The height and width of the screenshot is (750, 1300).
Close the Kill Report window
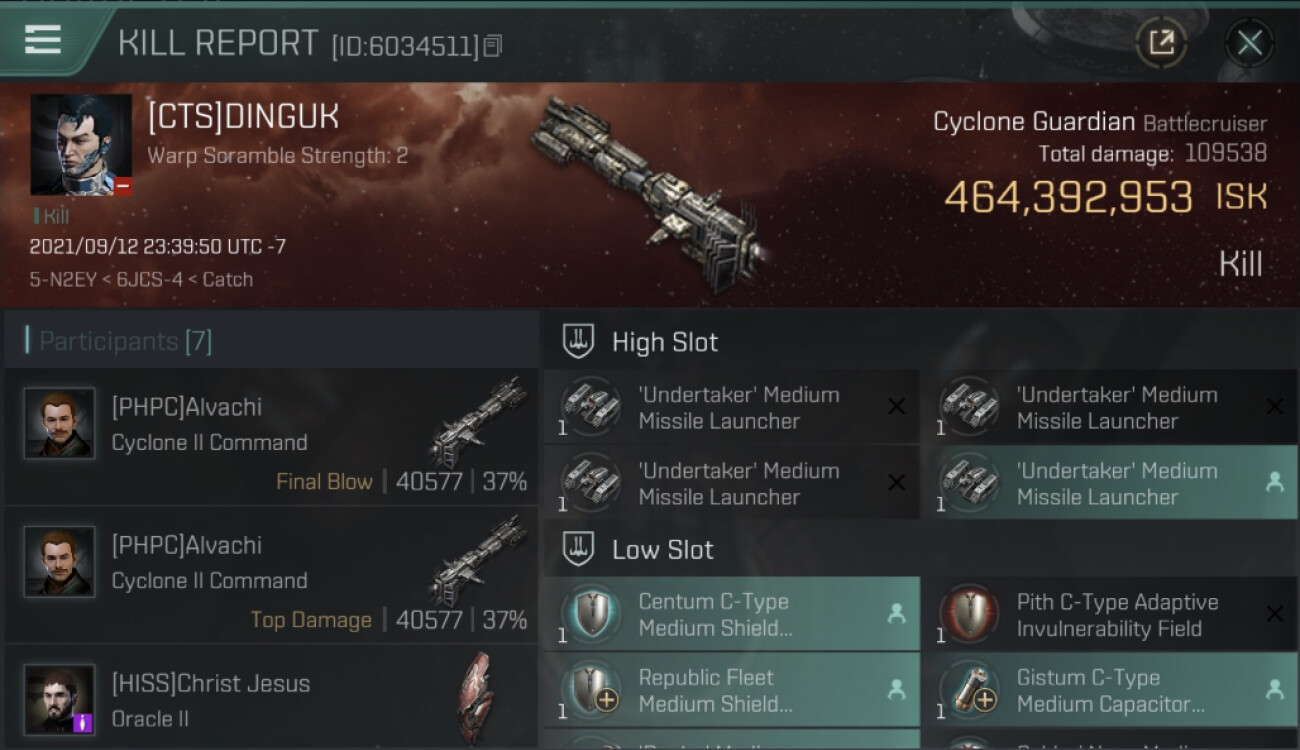click(1249, 43)
